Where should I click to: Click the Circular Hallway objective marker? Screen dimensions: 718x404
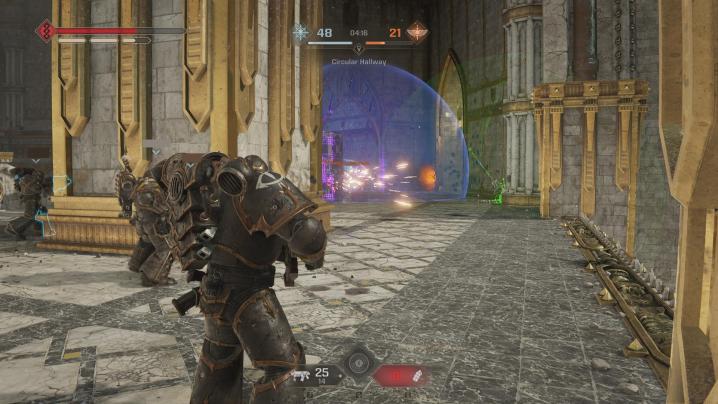(x=359, y=48)
